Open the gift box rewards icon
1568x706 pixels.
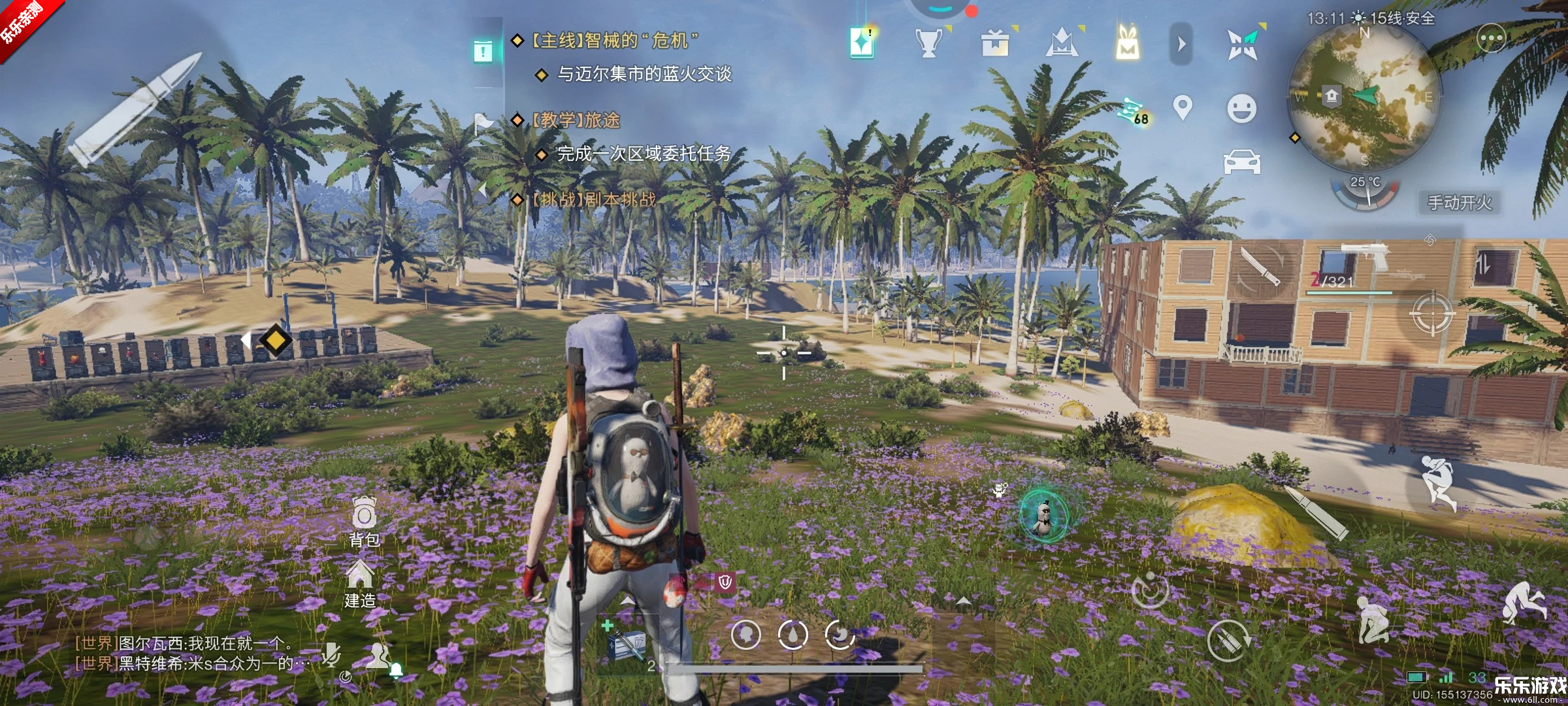[x=994, y=43]
